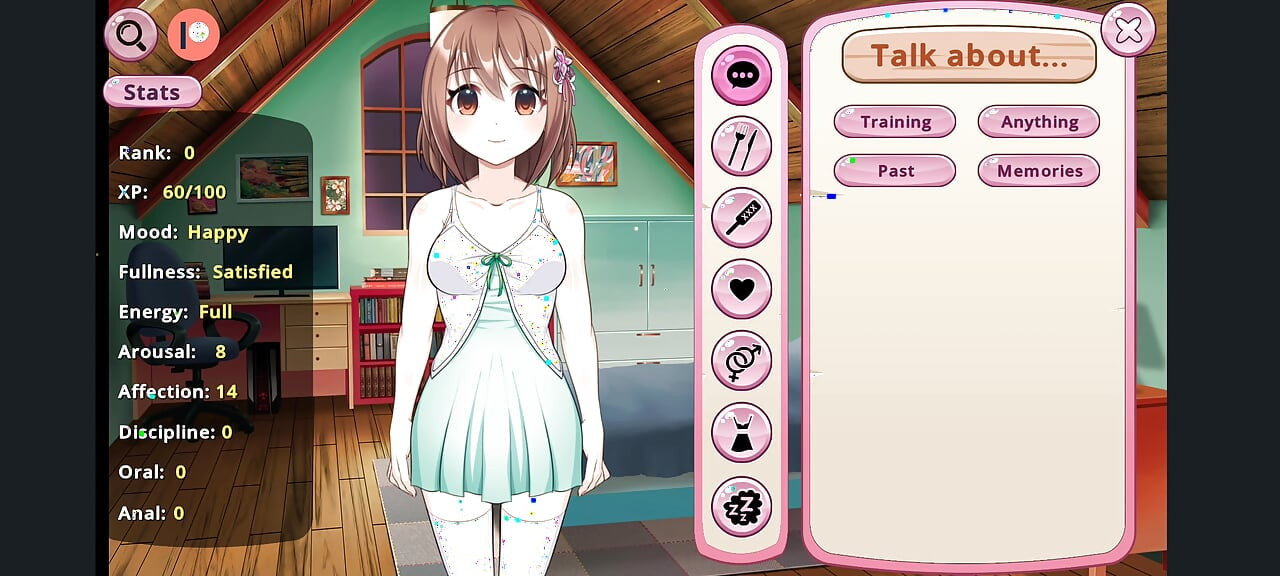Open the gender symbols menu
The height and width of the screenshot is (576, 1280).
pos(741,360)
